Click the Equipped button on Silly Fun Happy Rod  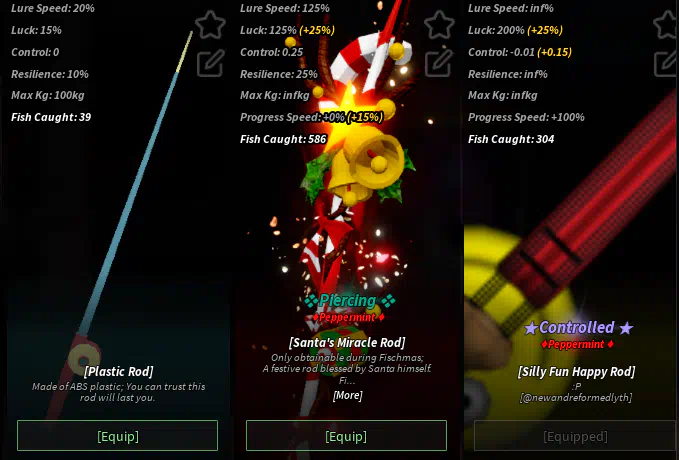click(x=575, y=436)
